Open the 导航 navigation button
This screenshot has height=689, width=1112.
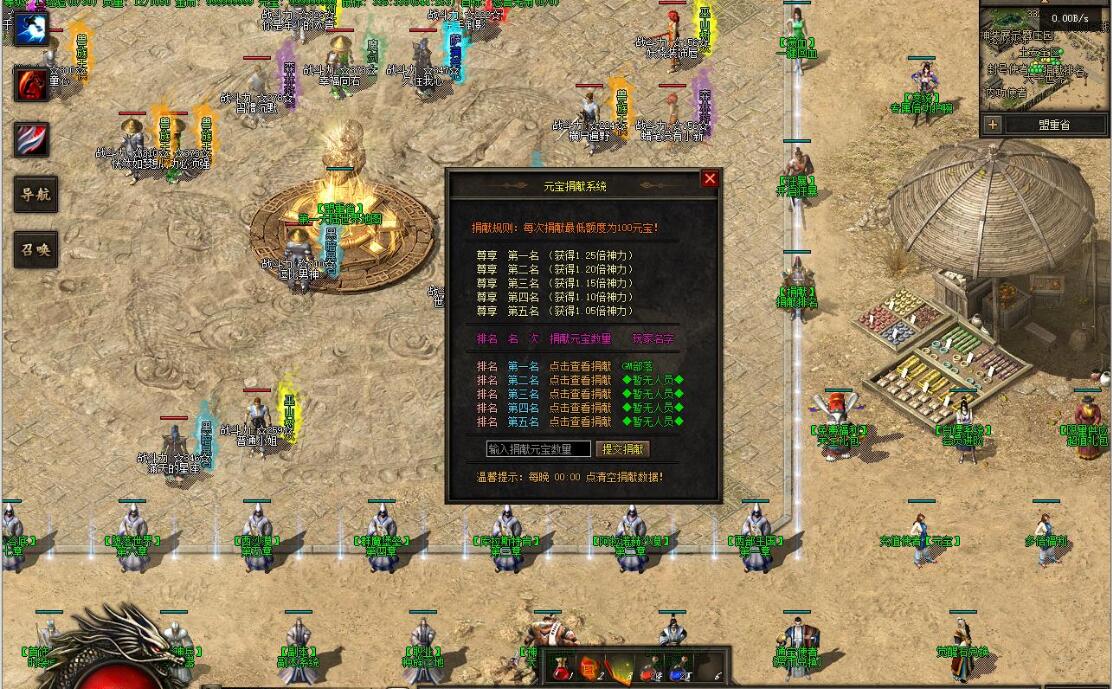tap(35, 195)
